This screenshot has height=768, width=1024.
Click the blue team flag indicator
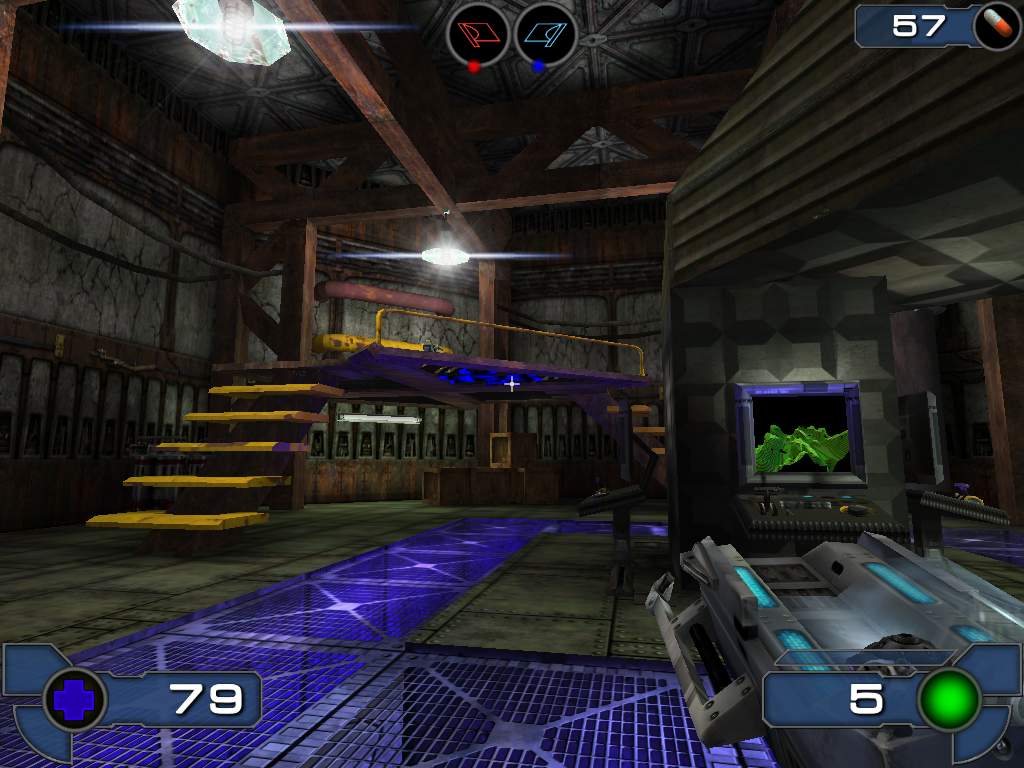click(x=546, y=35)
